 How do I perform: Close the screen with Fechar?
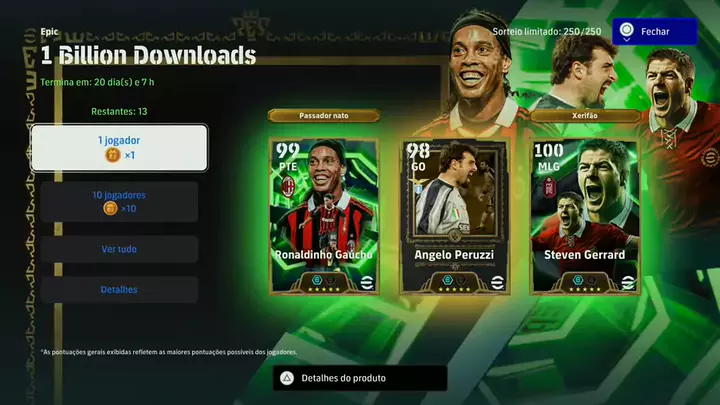655,32
